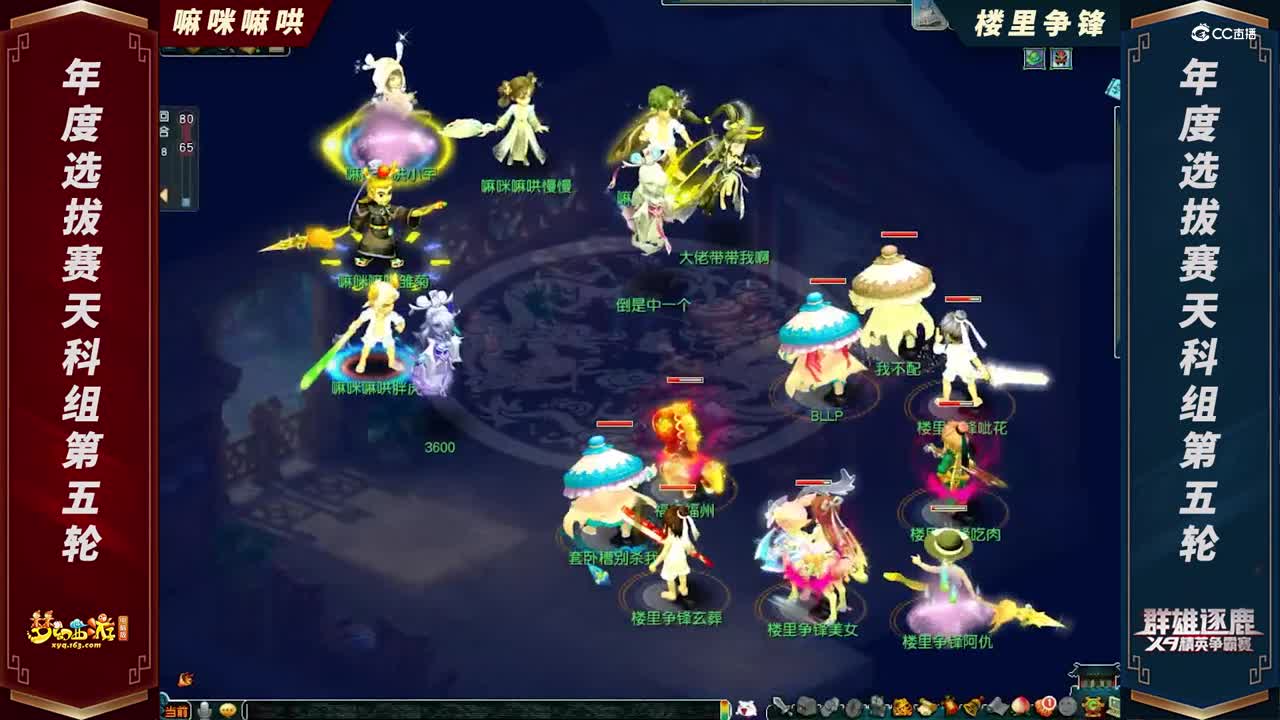Ring the bell icon on the battle action bar

(x=970, y=705)
